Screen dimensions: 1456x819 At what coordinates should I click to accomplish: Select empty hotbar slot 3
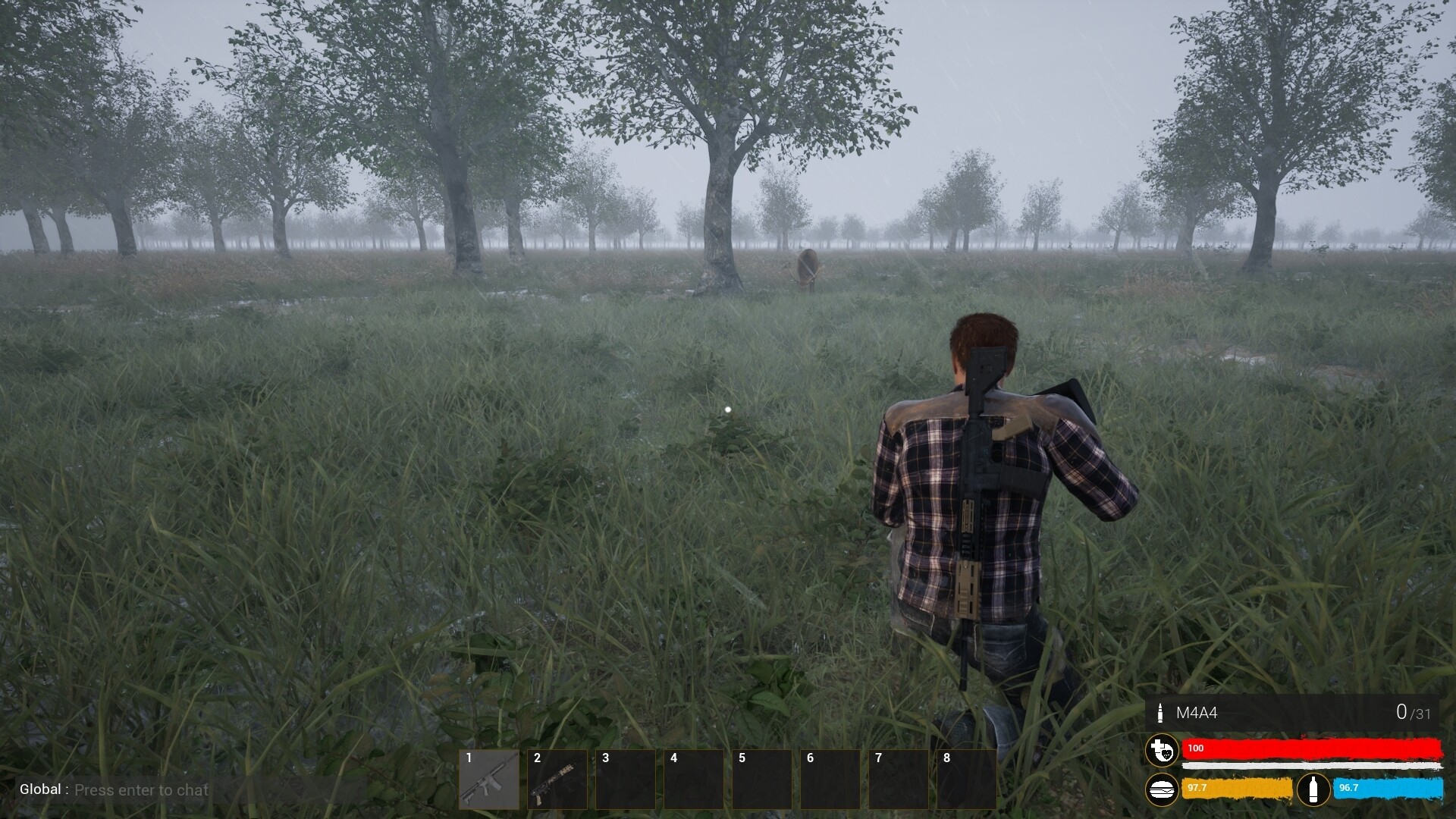click(x=626, y=780)
